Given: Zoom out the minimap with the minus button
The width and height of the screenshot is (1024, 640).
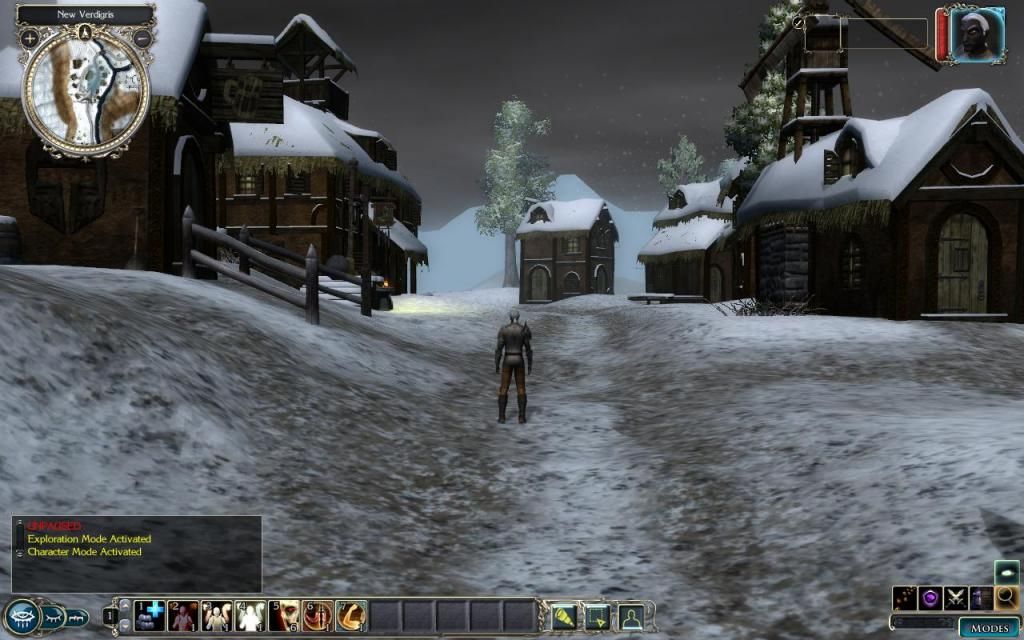Looking at the screenshot, I should pyautogui.click(x=142, y=38).
